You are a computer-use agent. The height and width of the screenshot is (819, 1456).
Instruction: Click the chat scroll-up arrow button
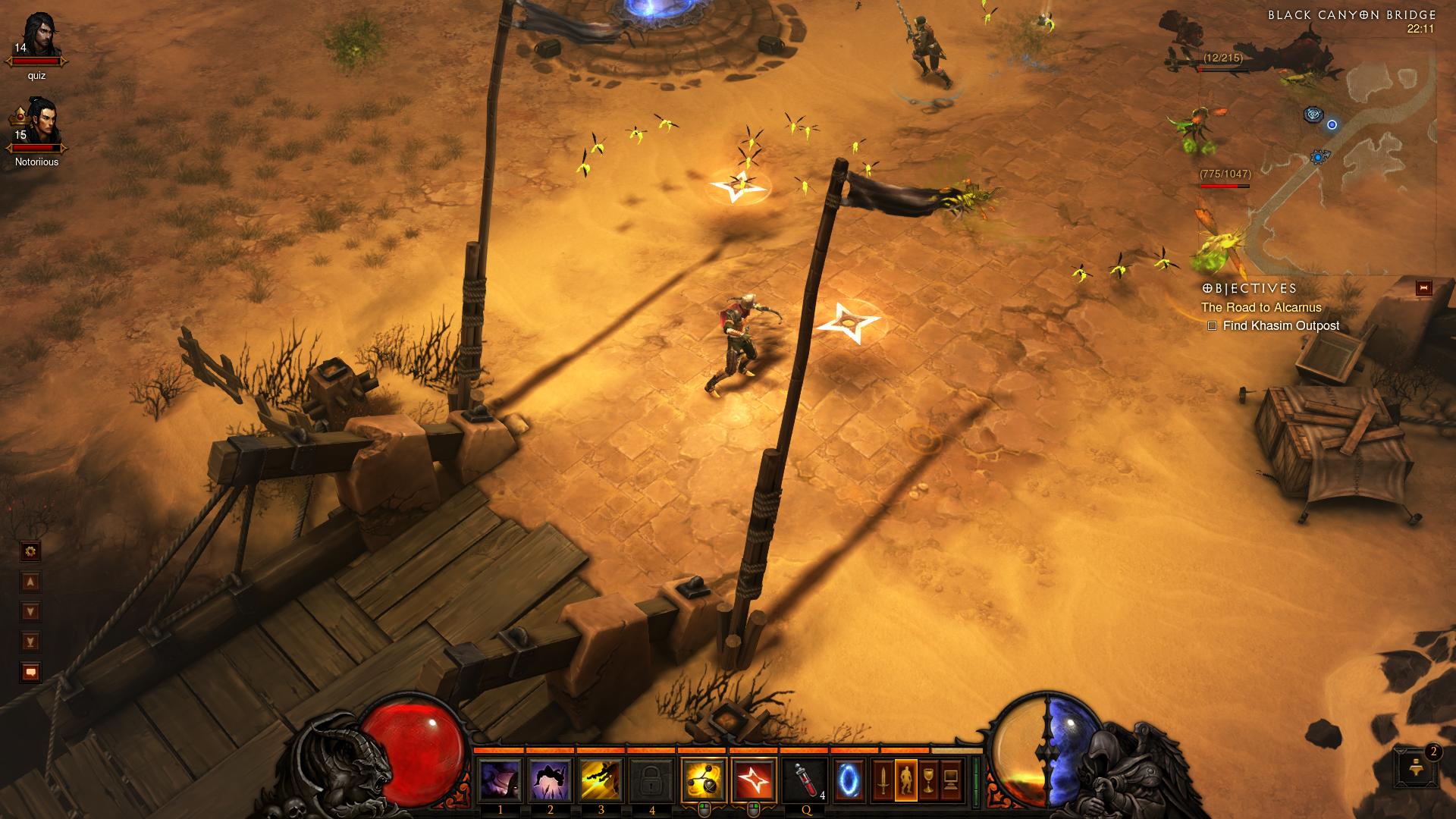pyautogui.click(x=31, y=582)
